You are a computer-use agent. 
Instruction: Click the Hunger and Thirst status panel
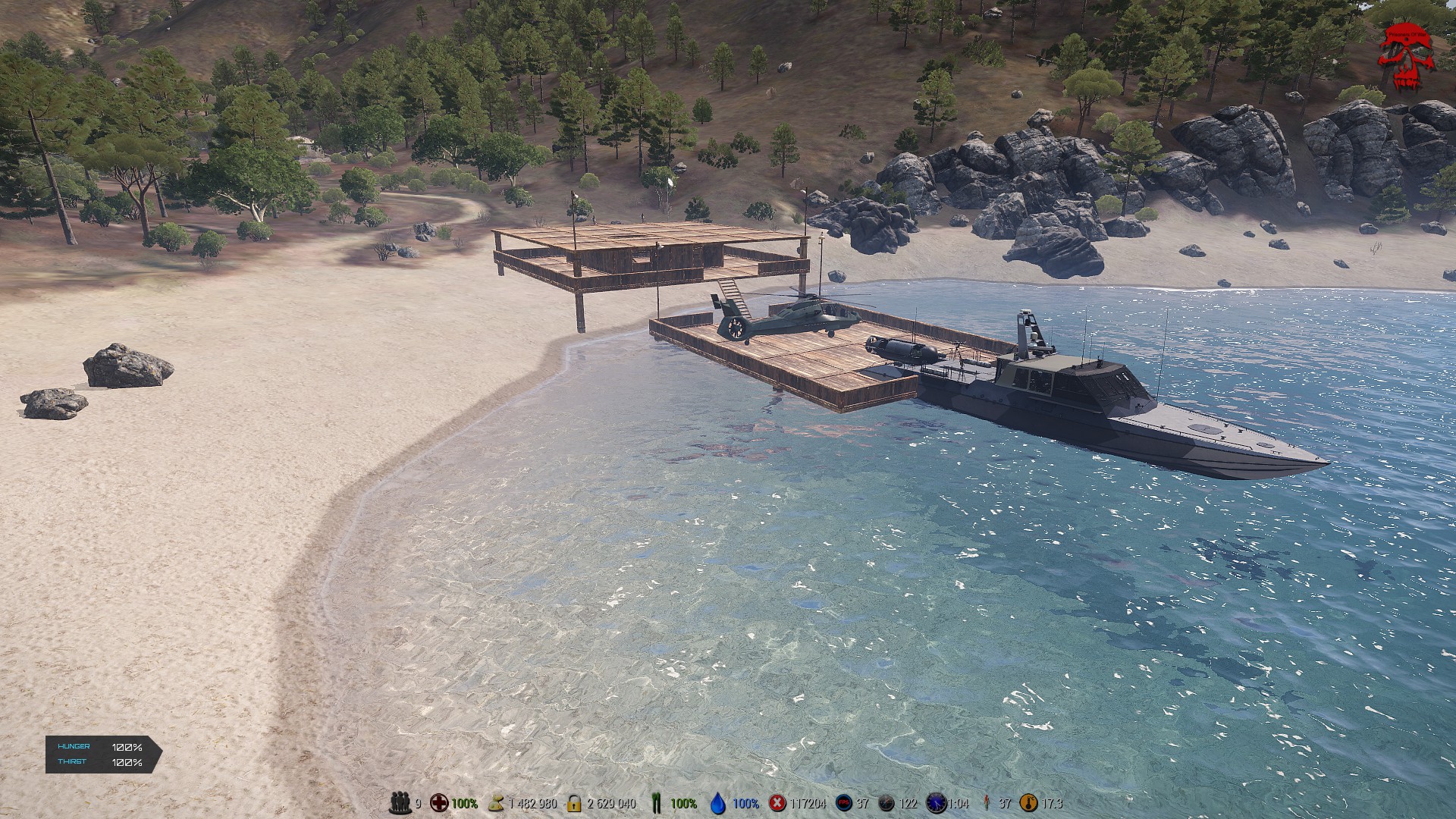(x=103, y=755)
